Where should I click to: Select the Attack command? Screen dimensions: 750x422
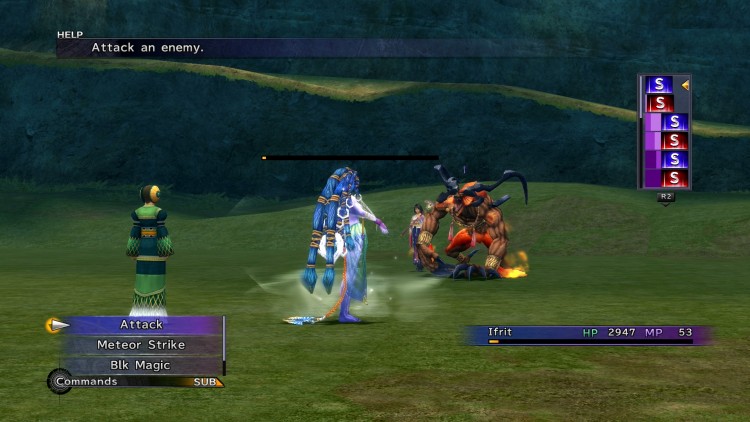pos(141,325)
